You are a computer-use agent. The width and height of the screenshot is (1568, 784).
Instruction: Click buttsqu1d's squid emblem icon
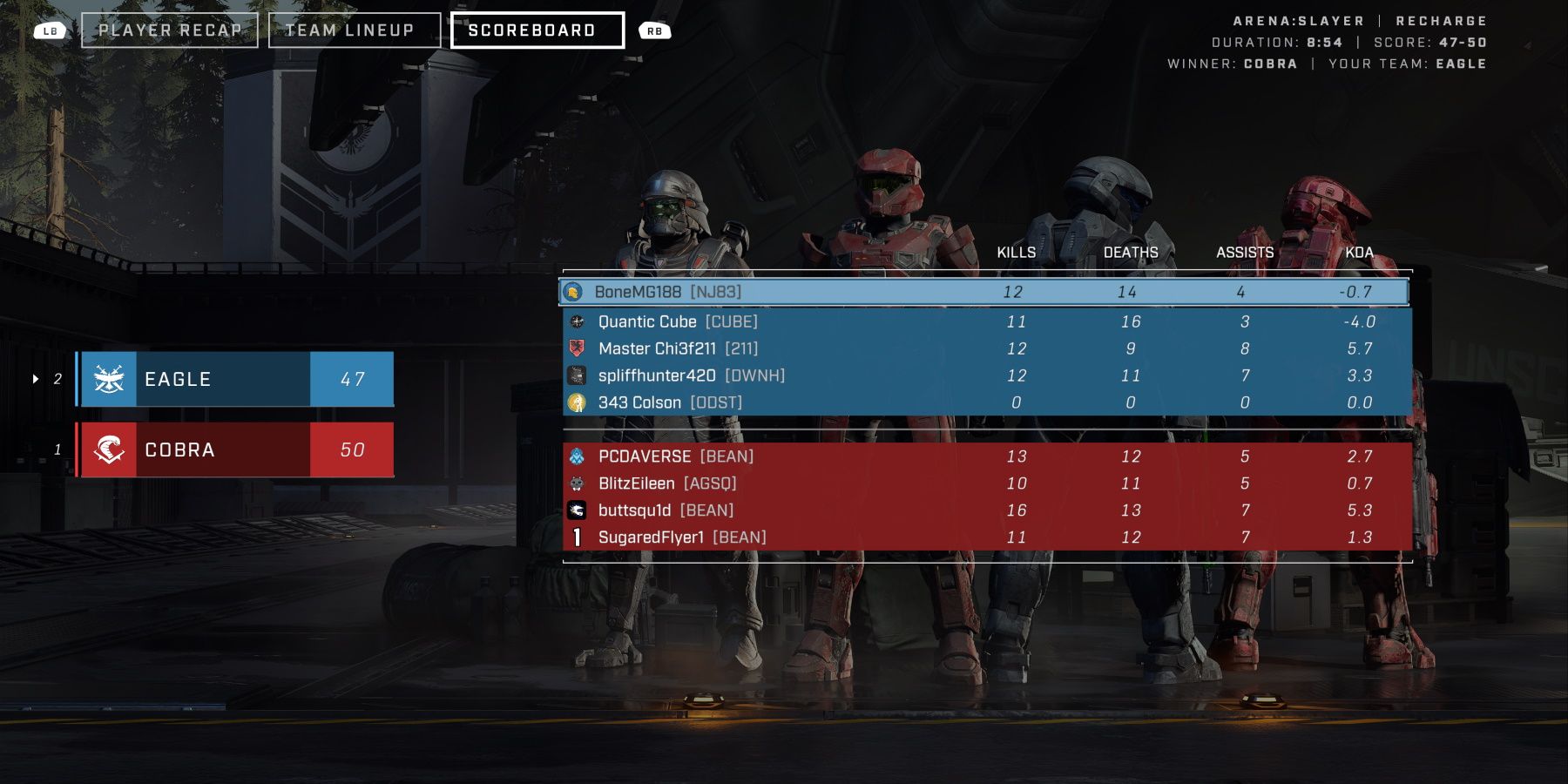click(x=576, y=510)
